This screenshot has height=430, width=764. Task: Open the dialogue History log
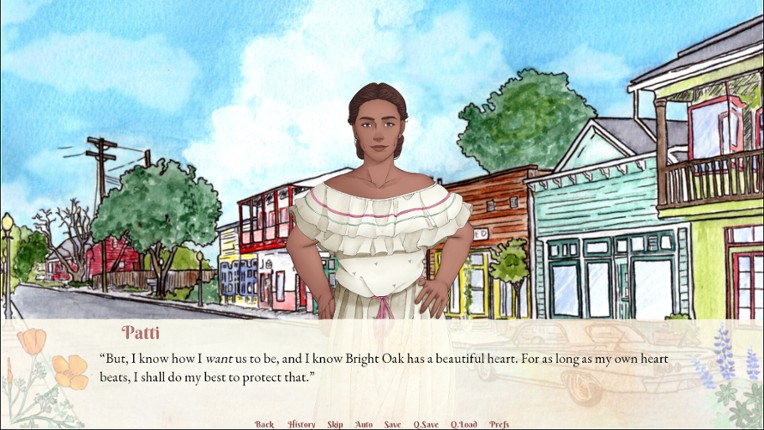(x=301, y=424)
